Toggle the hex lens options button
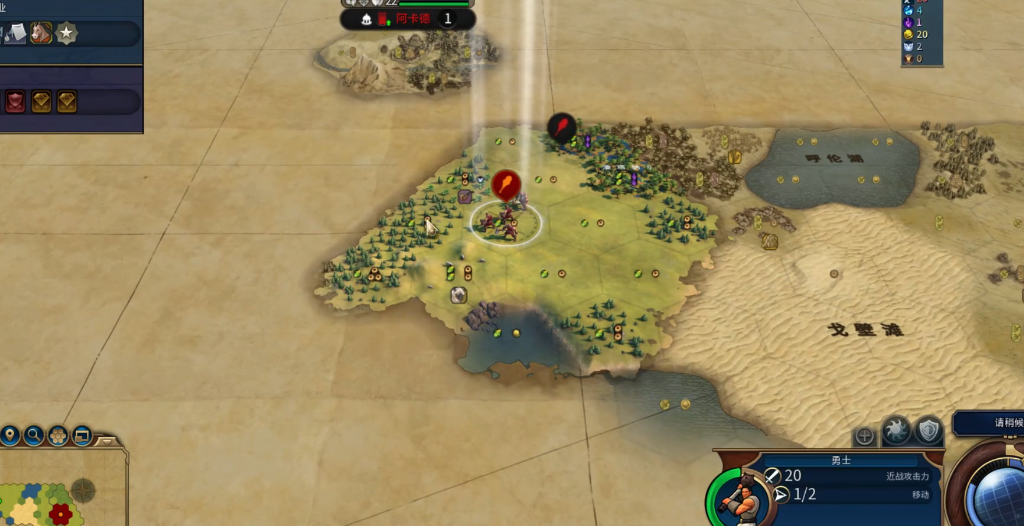 point(58,436)
